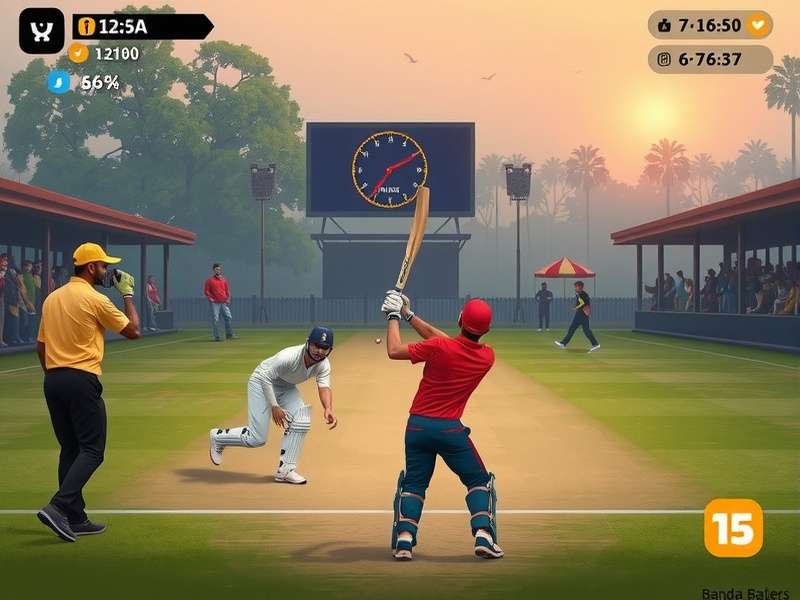Tap the orange 15 button

733,527
